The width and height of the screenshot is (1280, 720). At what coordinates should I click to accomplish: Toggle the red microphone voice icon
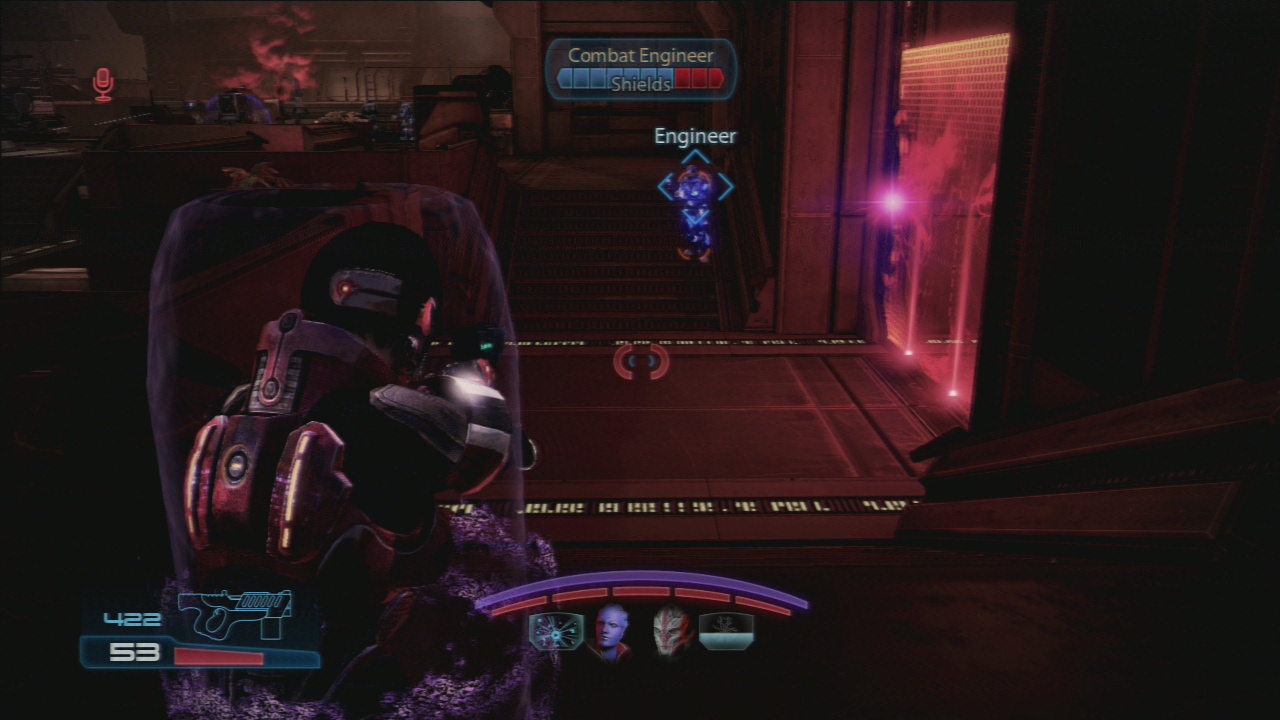103,85
